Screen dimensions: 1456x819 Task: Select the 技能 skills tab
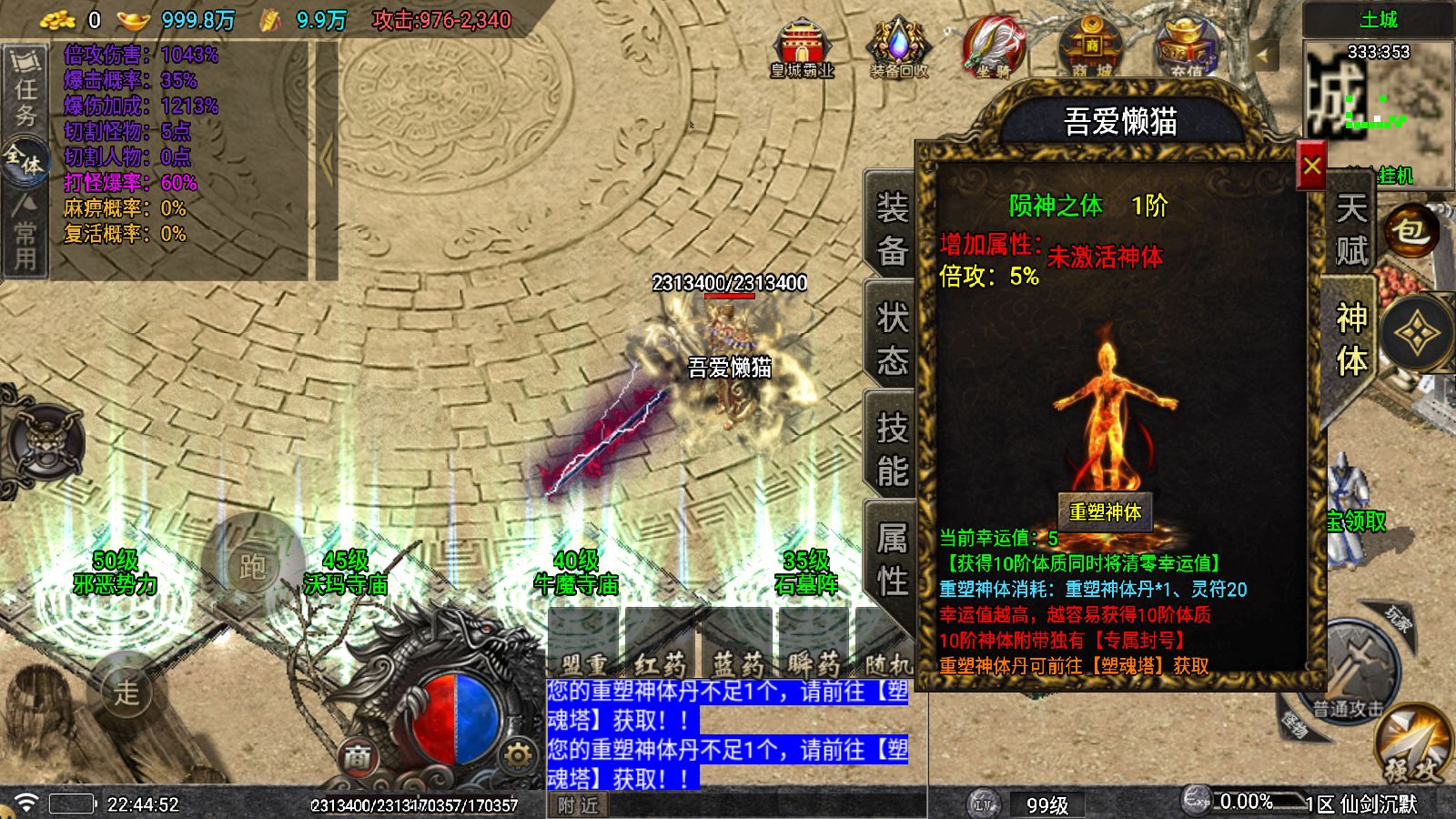892,449
